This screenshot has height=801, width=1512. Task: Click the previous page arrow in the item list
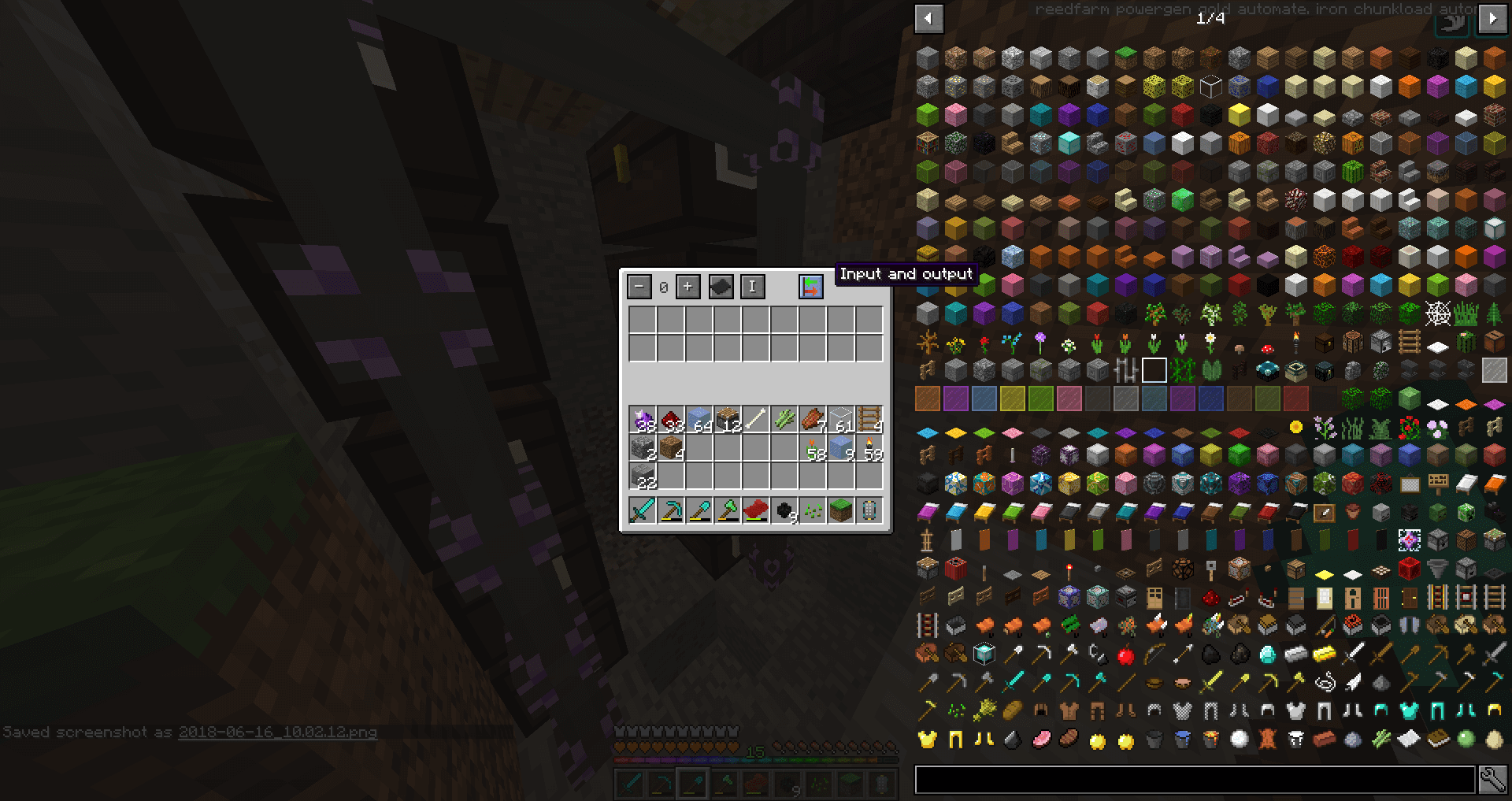point(927,18)
